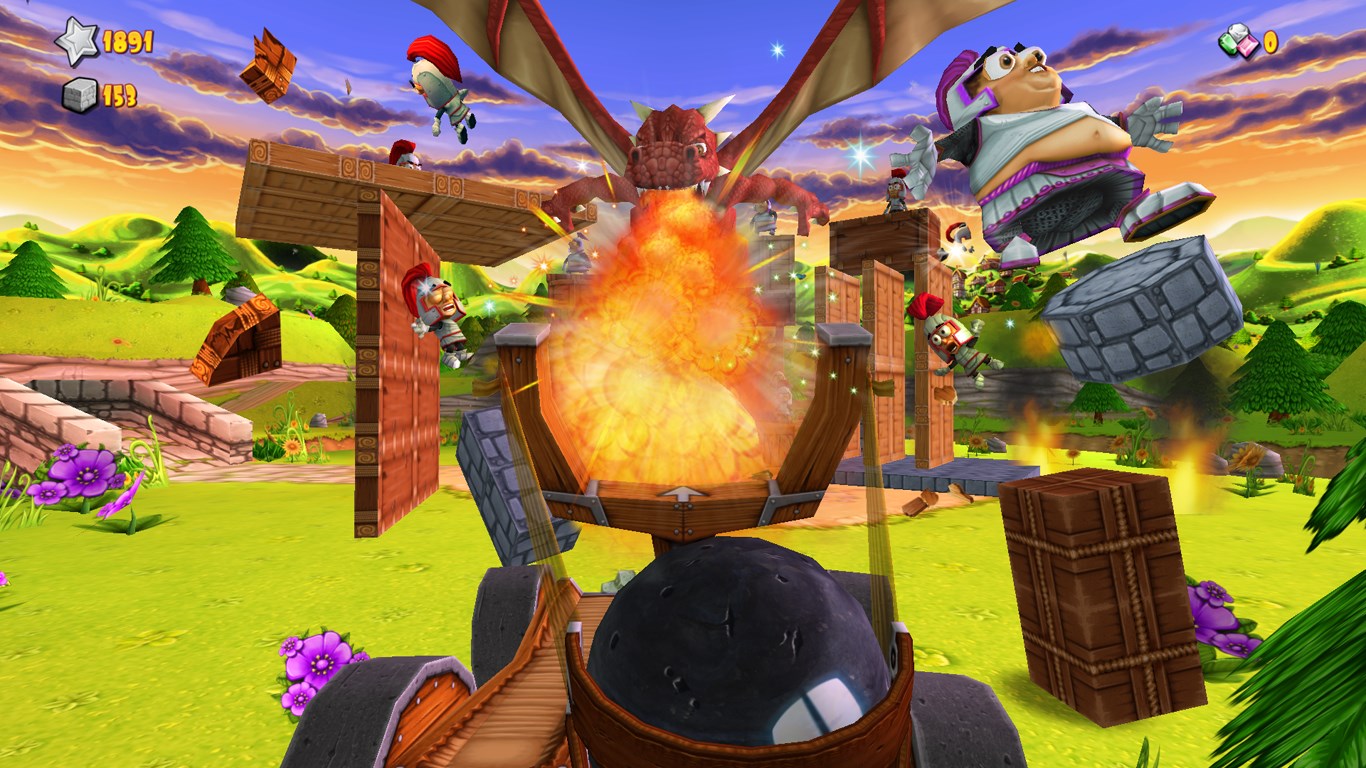Click the red dragon breathing fire
1366x768 pixels.
[x=670, y=150]
